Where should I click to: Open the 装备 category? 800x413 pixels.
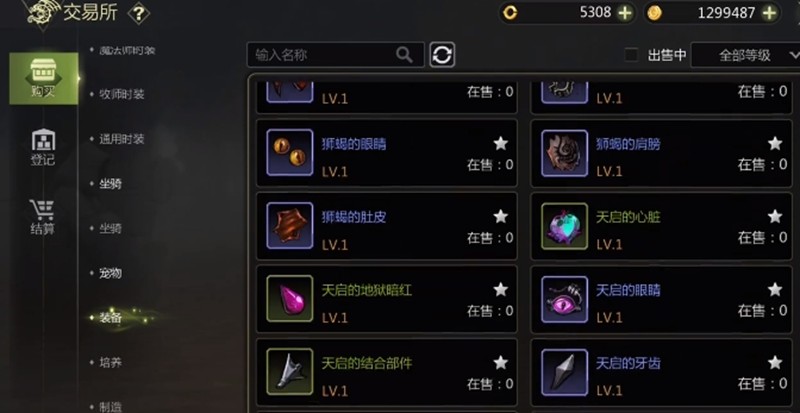(x=110, y=318)
